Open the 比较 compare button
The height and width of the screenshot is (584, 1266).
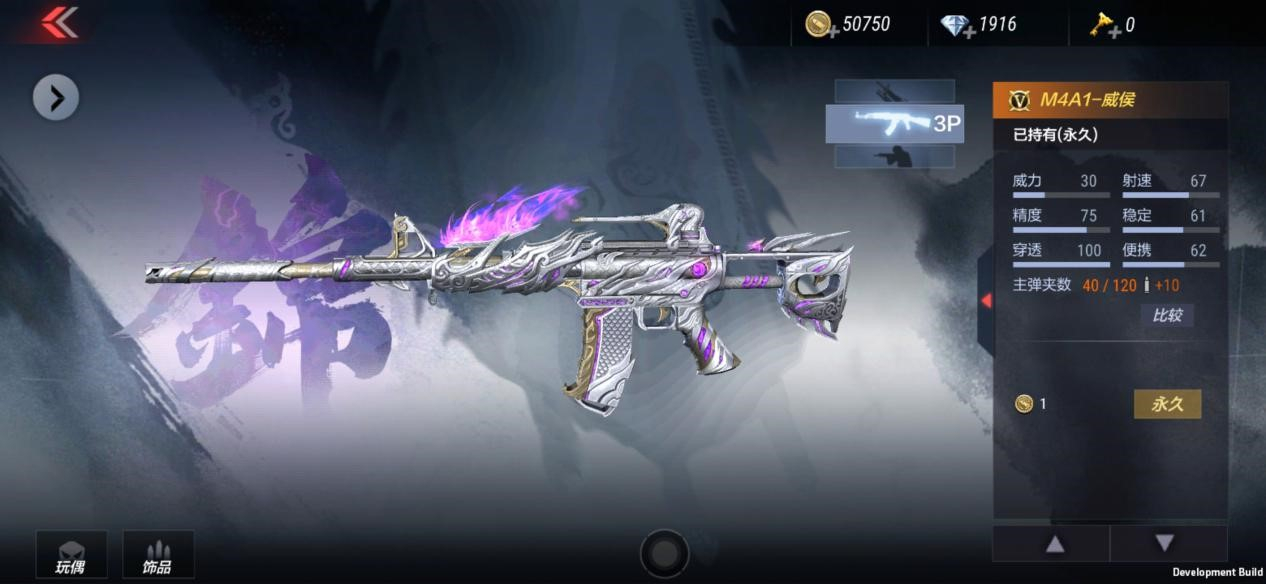coord(1167,316)
